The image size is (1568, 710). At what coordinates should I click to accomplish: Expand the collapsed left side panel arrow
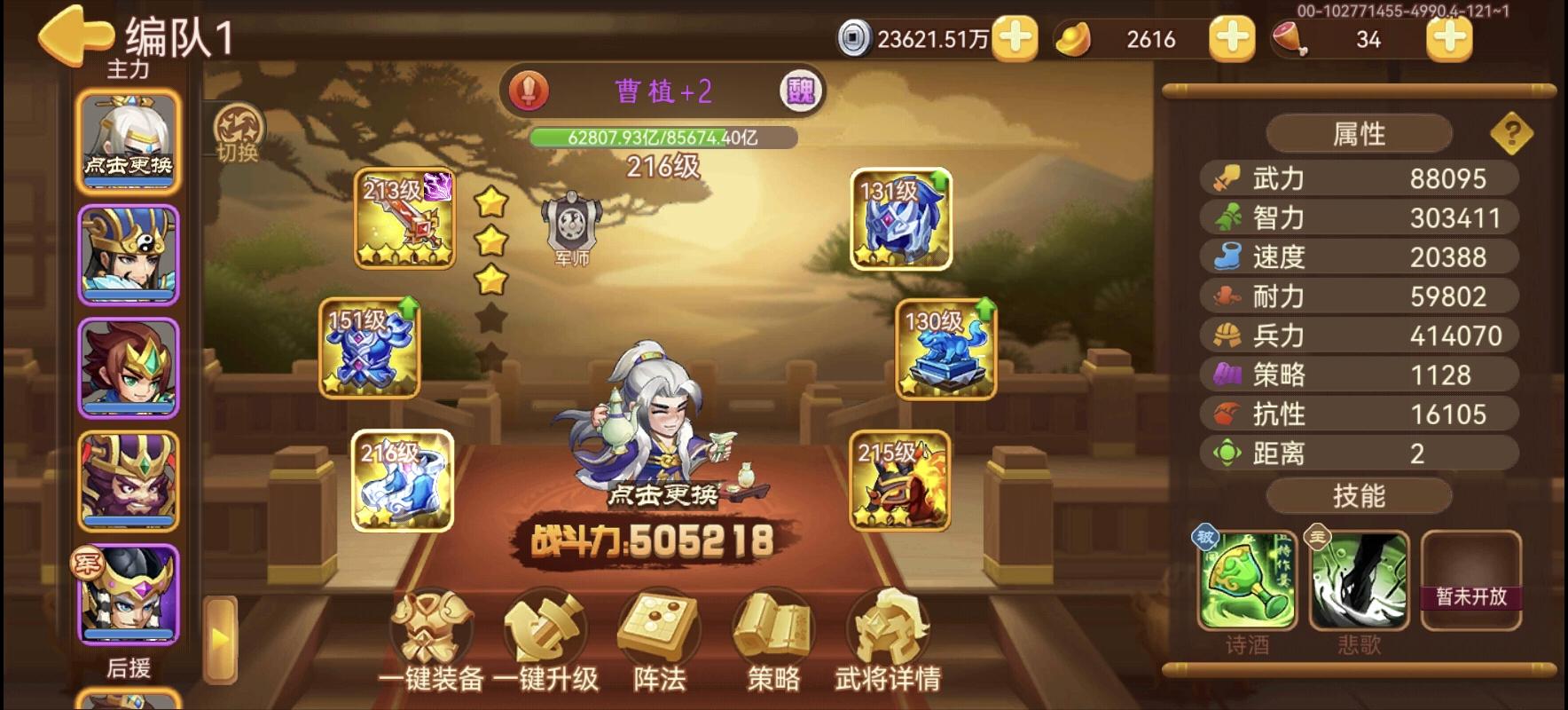[x=219, y=637]
